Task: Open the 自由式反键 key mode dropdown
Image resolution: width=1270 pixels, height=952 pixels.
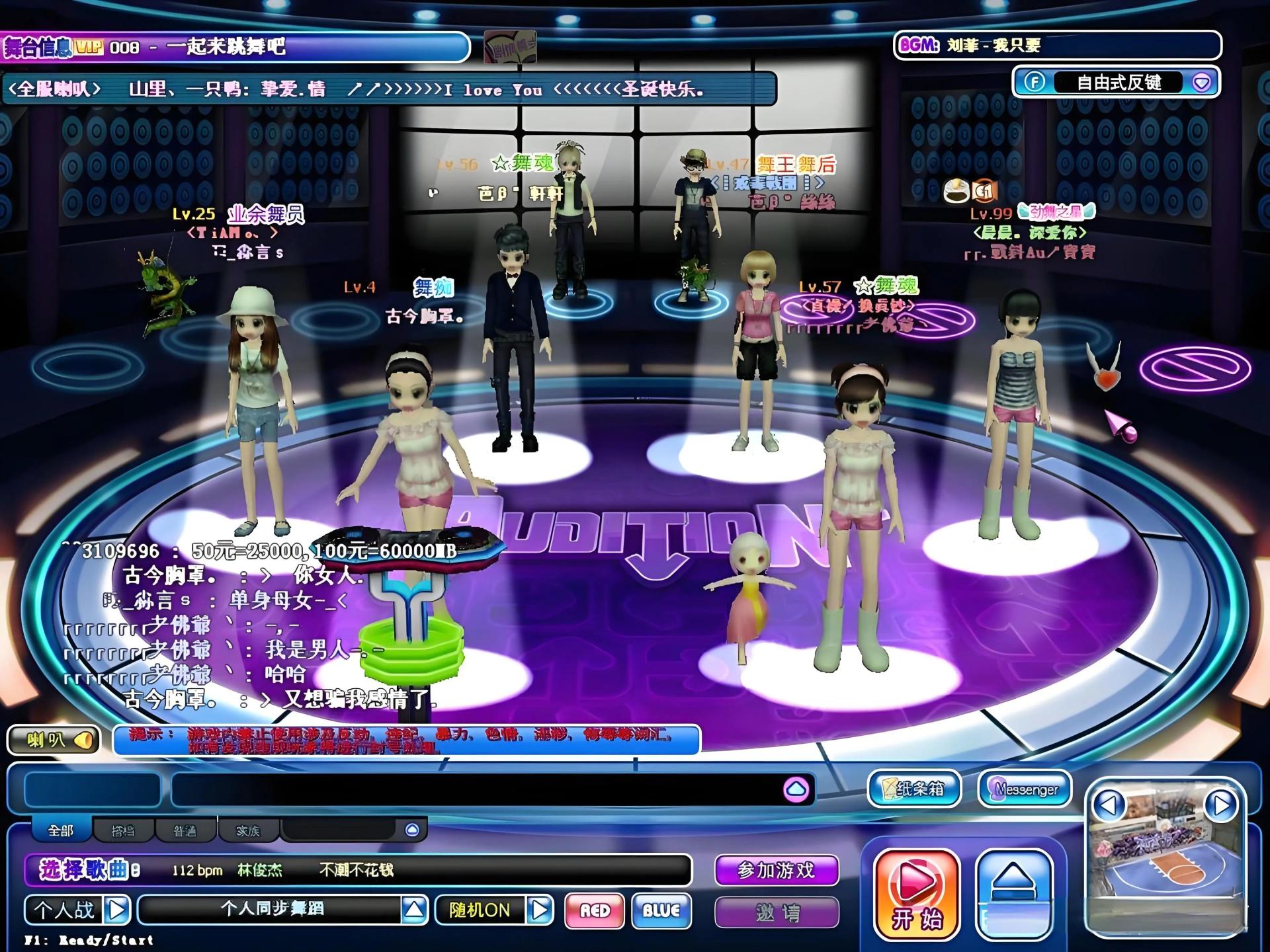Action: pos(1201,82)
